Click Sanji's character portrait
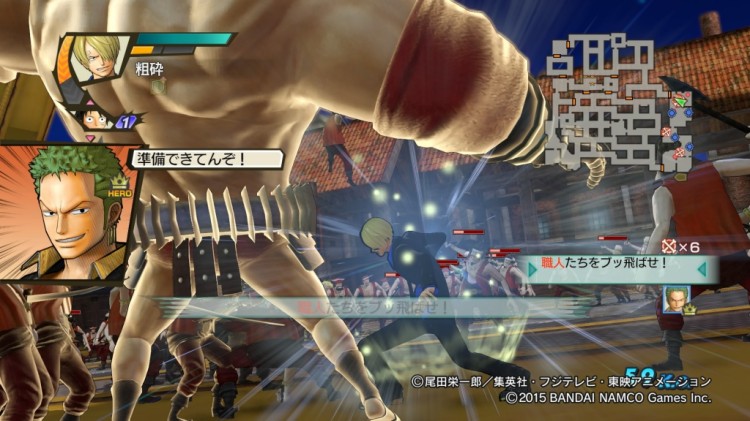750x421 pixels. [x=98, y=59]
